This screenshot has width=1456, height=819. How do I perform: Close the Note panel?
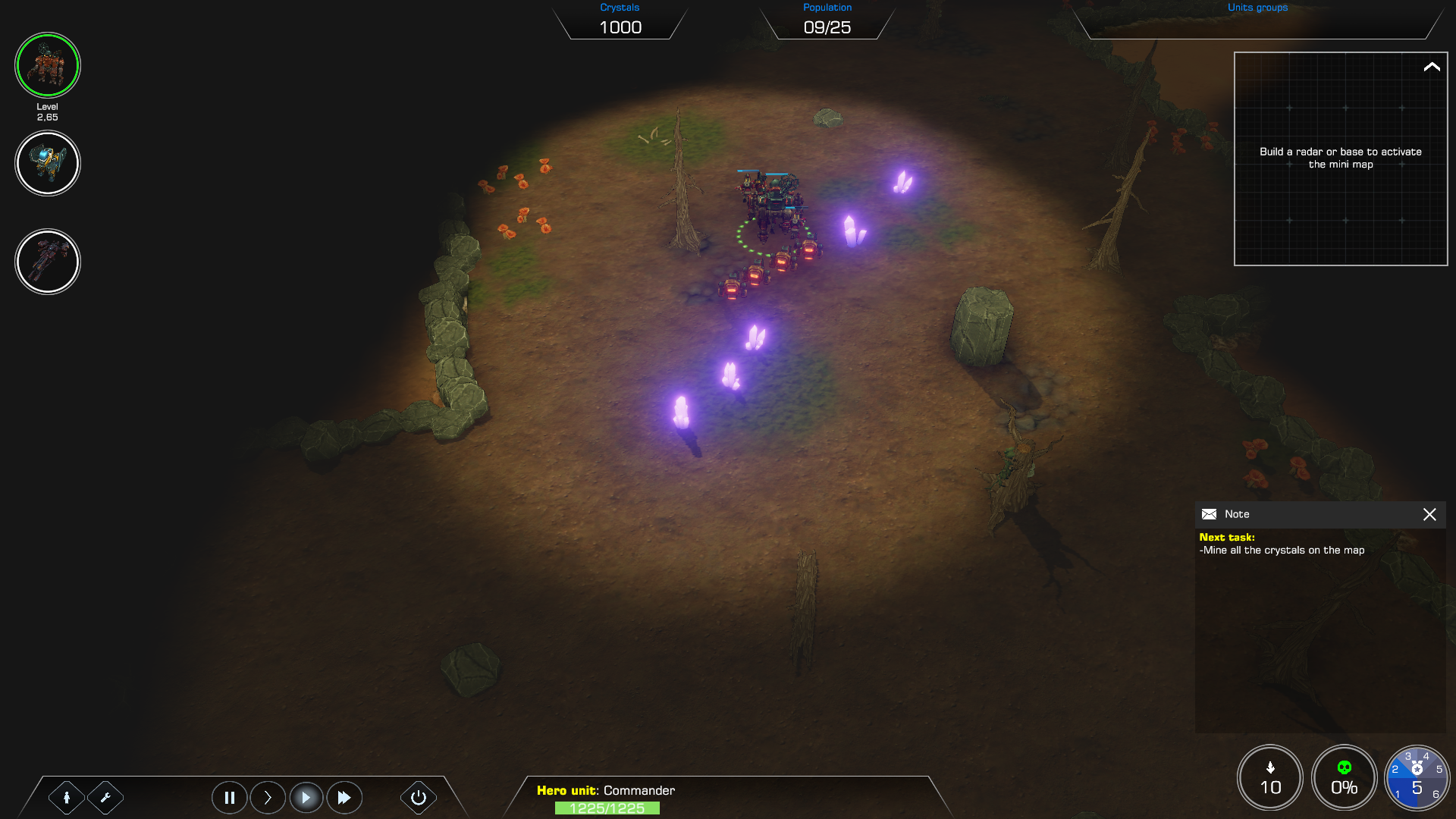tap(1429, 514)
